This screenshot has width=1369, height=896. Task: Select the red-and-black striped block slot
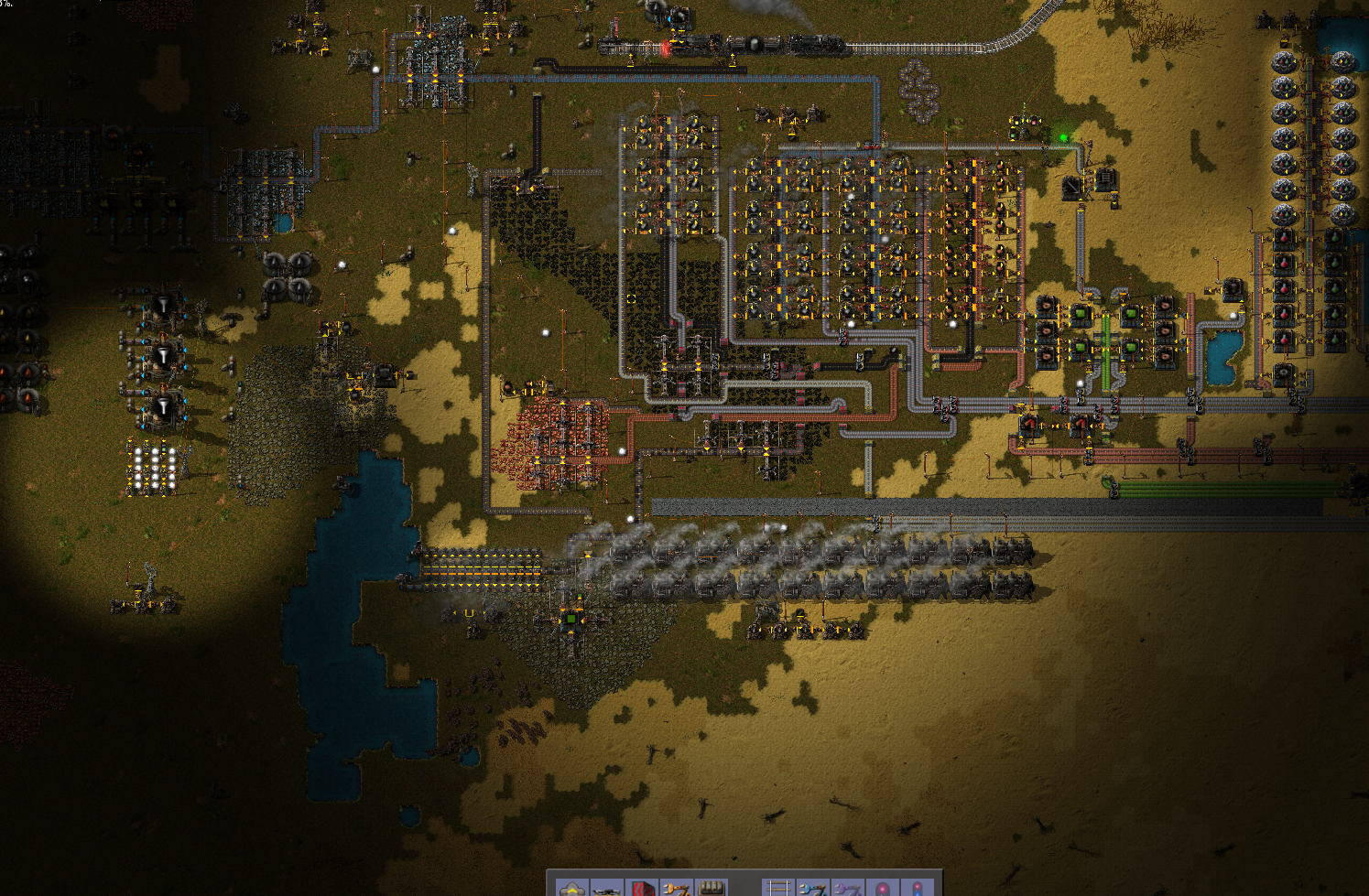pyautogui.click(x=642, y=888)
